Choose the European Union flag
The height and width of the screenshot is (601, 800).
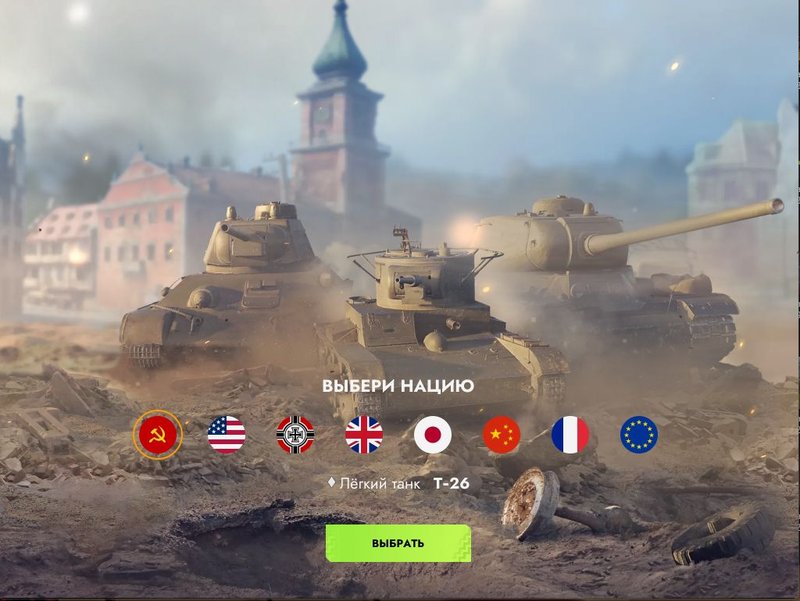(639, 435)
